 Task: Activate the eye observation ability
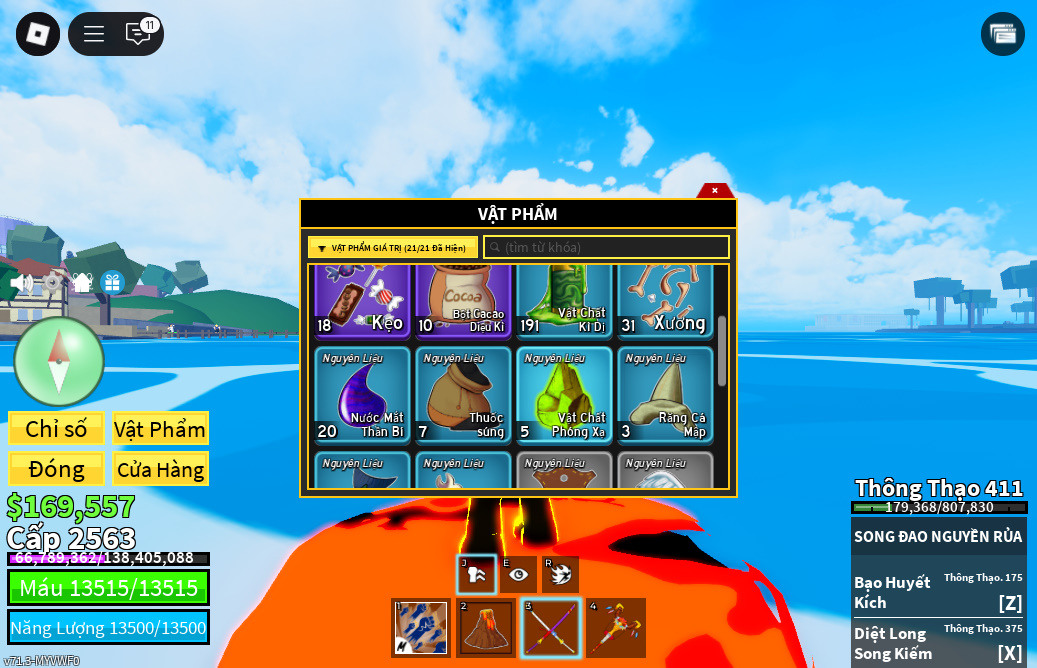coord(518,574)
